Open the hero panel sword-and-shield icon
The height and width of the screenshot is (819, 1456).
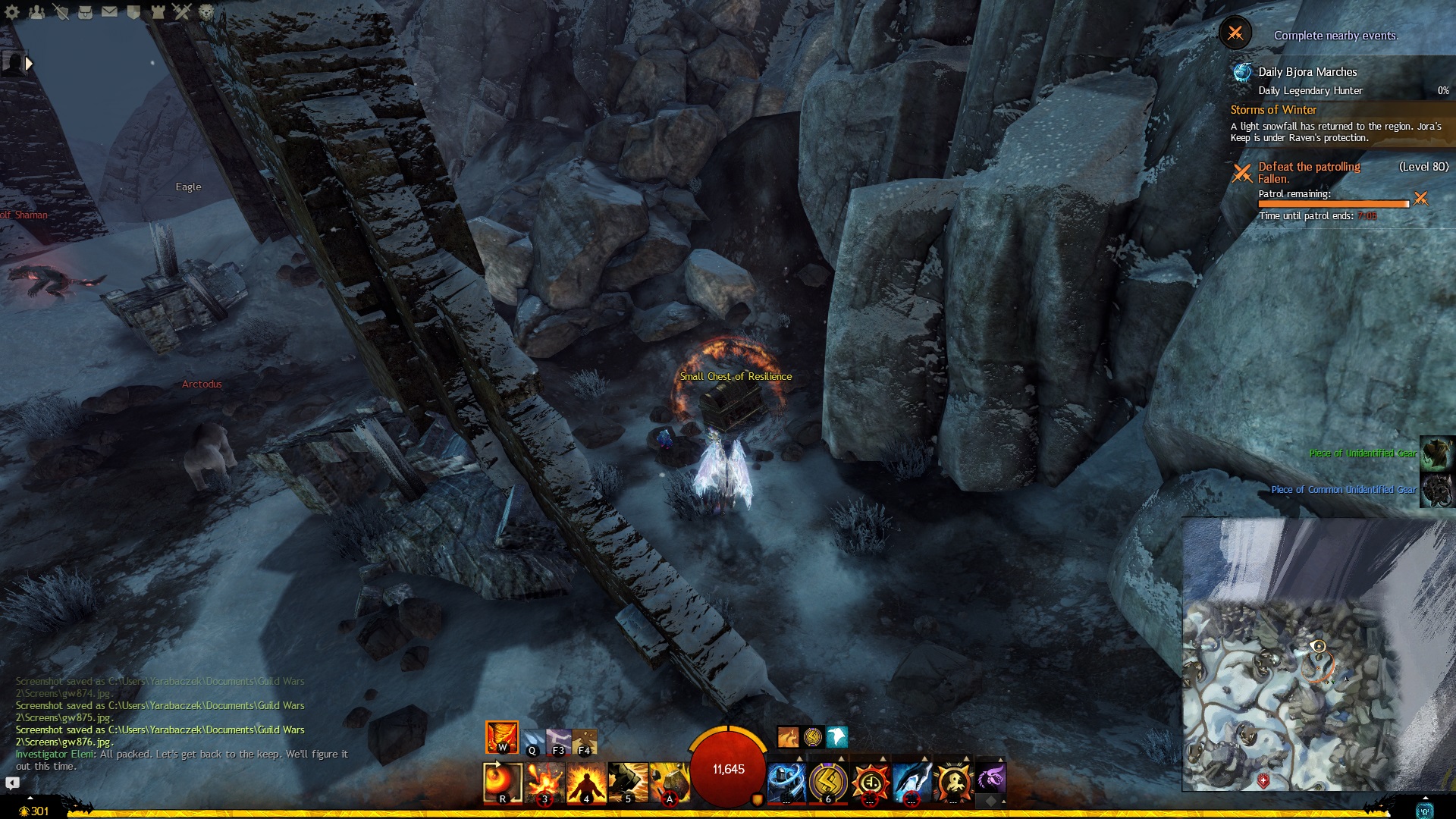[x=61, y=12]
